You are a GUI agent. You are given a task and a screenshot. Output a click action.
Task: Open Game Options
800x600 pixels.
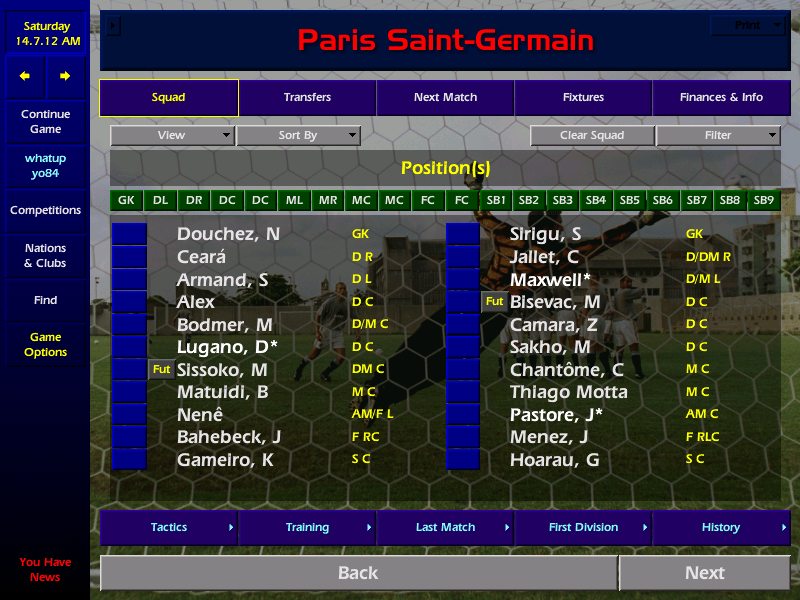click(x=45, y=345)
